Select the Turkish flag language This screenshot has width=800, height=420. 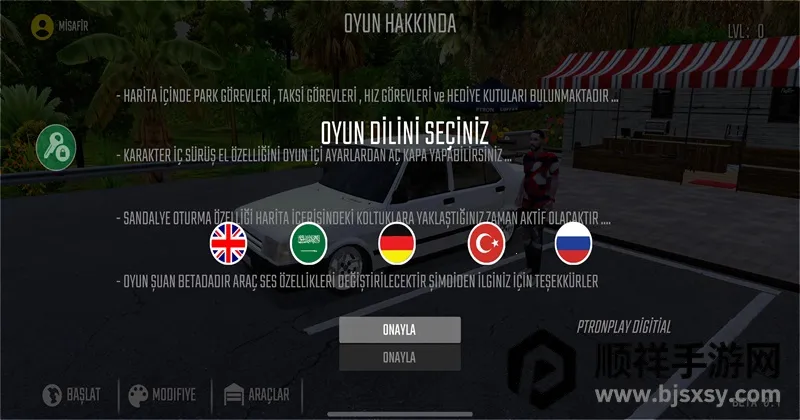pos(487,243)
